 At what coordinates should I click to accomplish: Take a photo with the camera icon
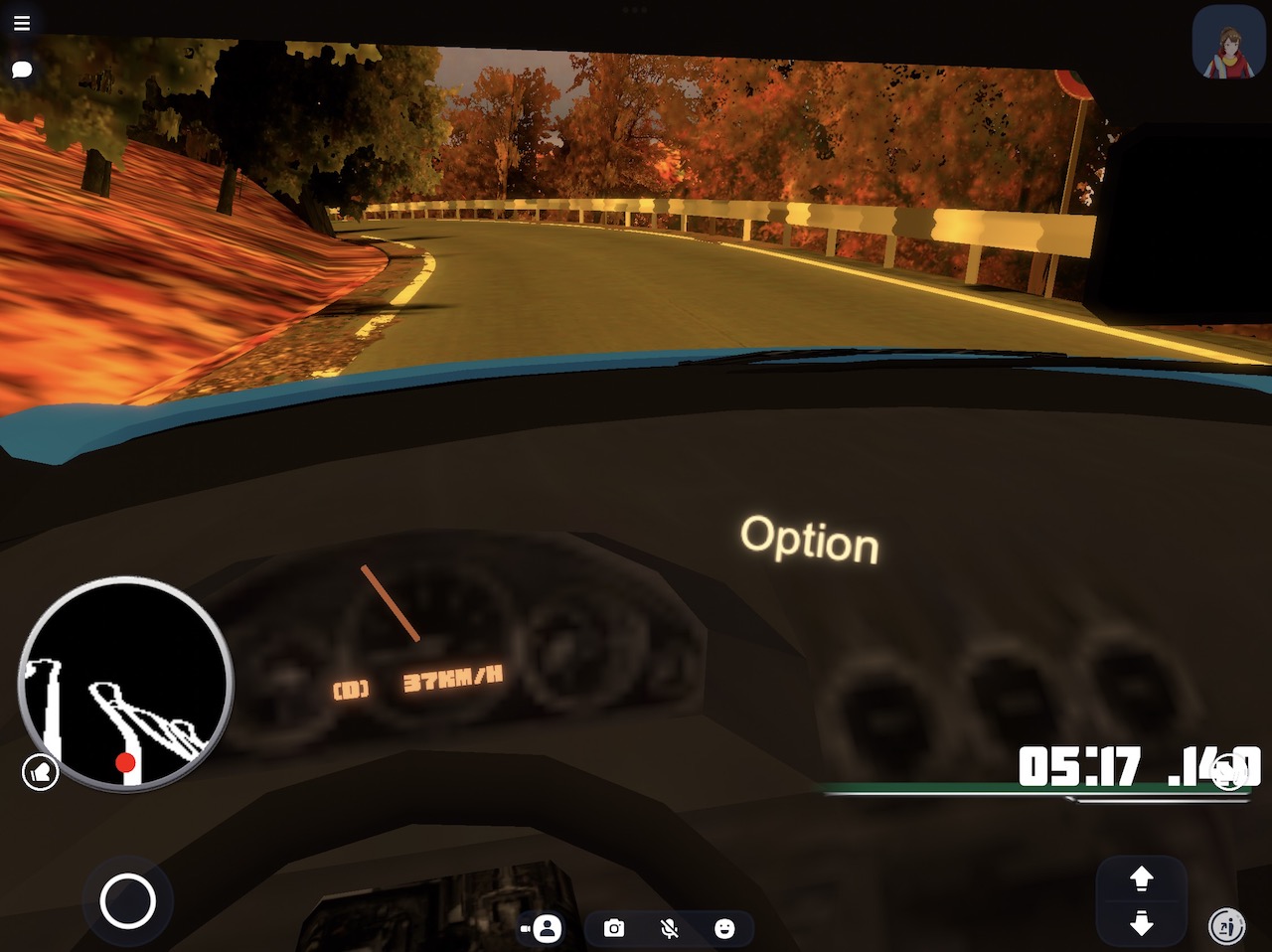tap(614, 928)
